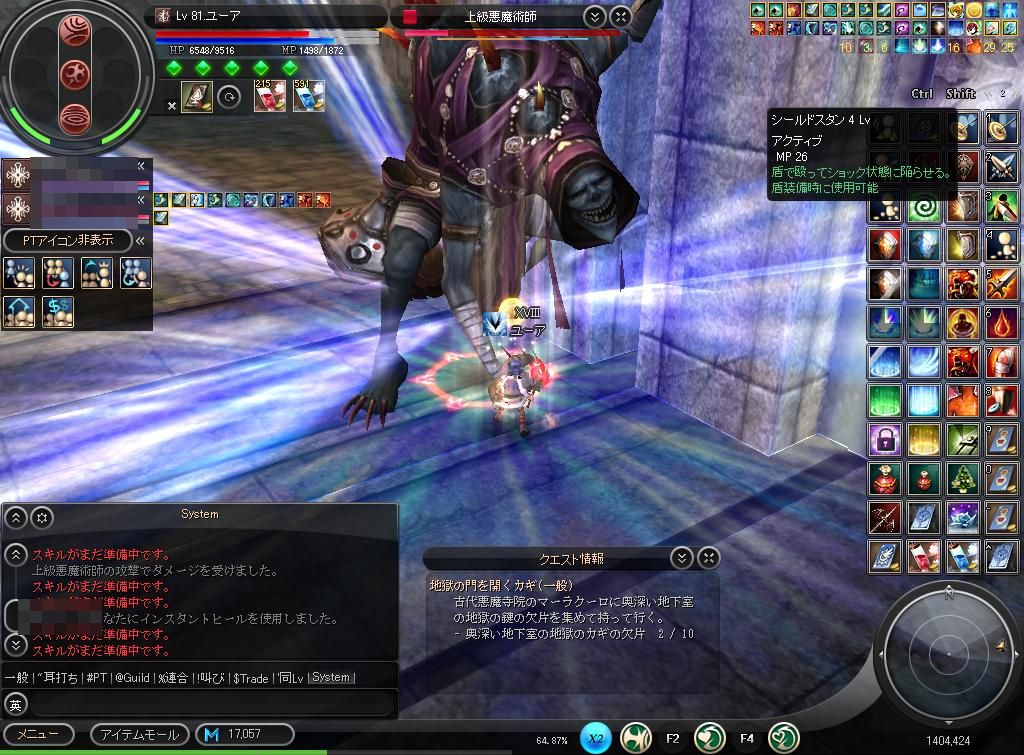The width and height of the screenshot is (1024, 755).
Task: Use the purple padlock skill icon
Action: coord(885,438)
